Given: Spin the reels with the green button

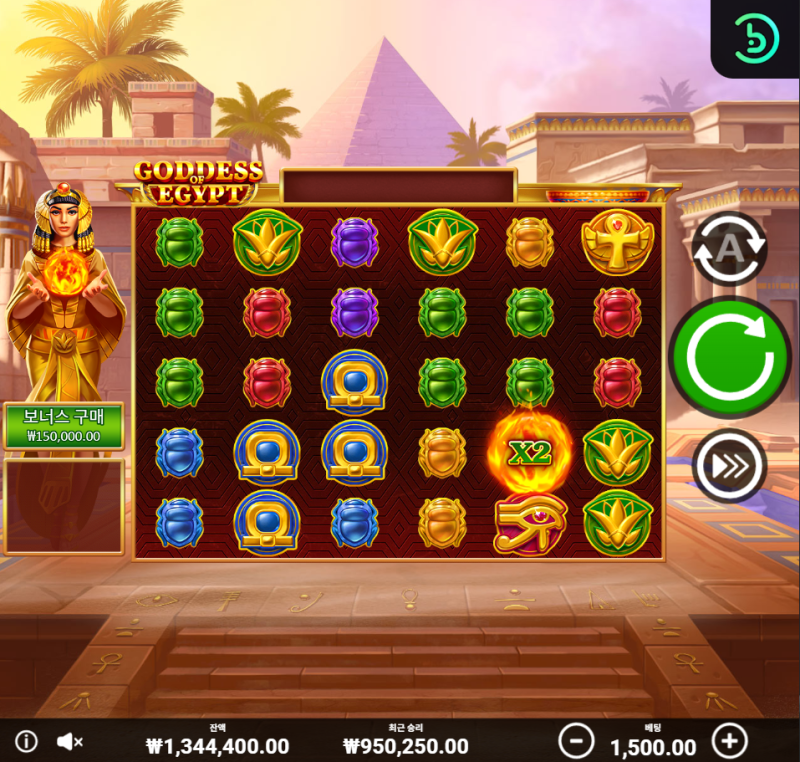Looking at the screenshot, I should (729, 357).
